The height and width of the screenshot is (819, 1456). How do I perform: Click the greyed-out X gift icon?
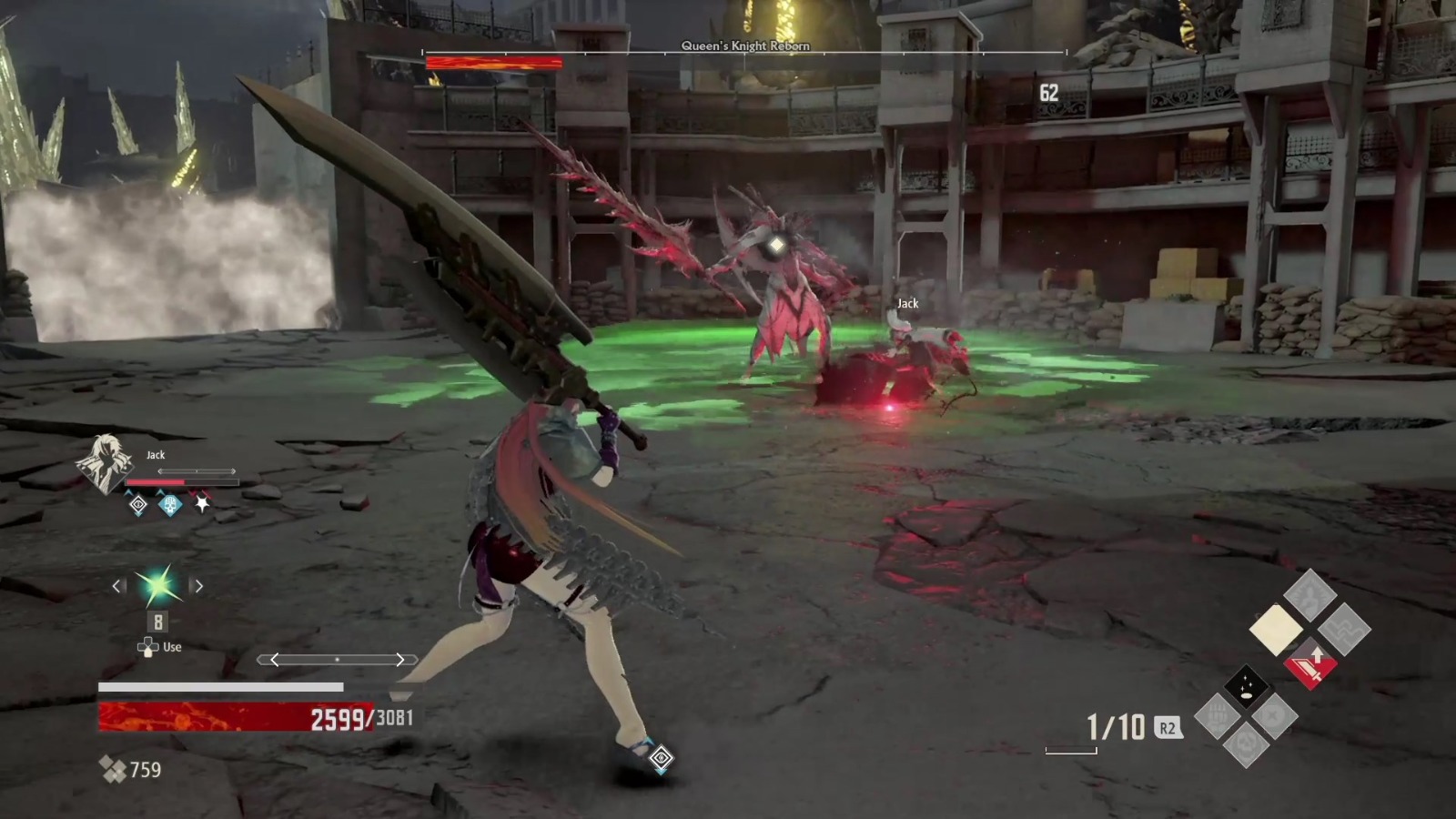pos(1271,716)
